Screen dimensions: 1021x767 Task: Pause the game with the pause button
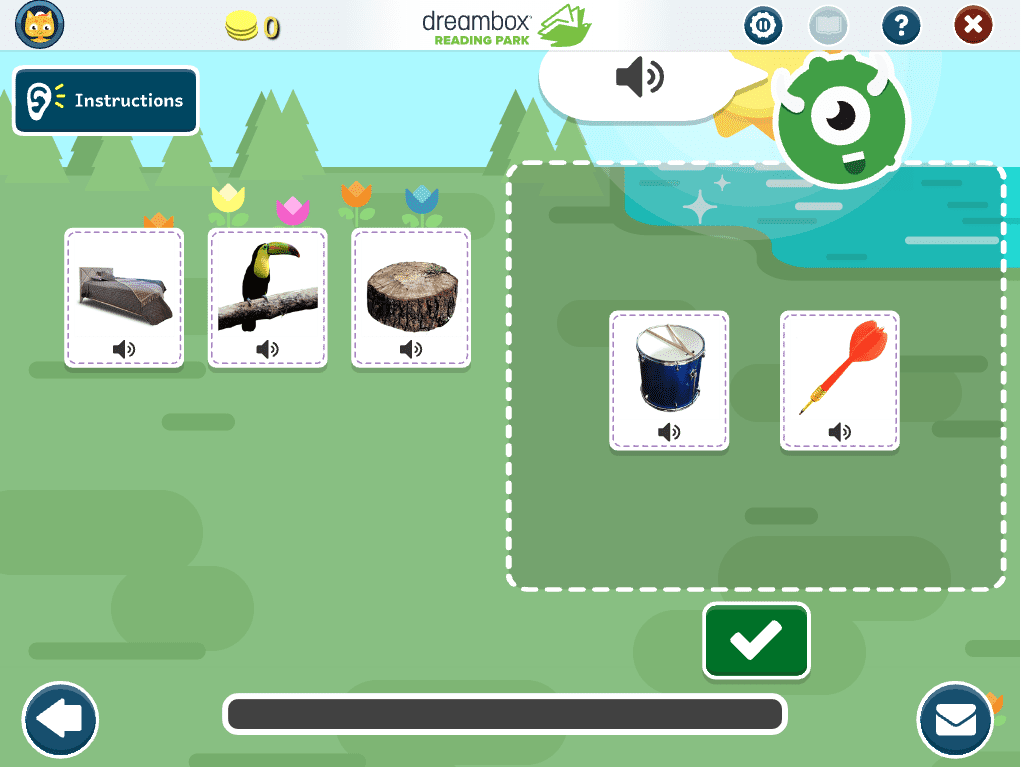pyautogui.click(x=764, y=25)
